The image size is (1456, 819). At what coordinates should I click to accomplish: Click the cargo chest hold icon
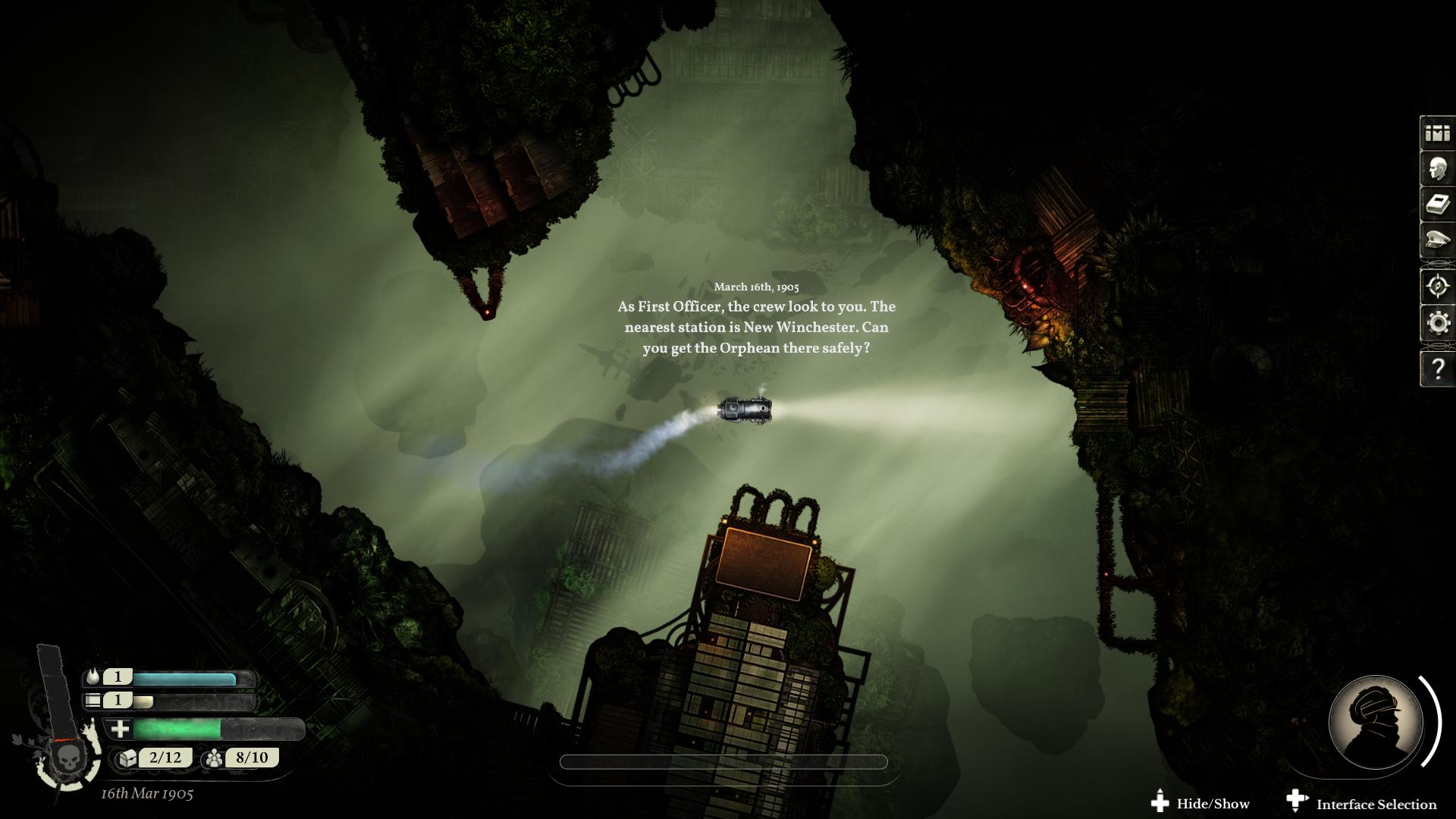click(x=127, y=758)
